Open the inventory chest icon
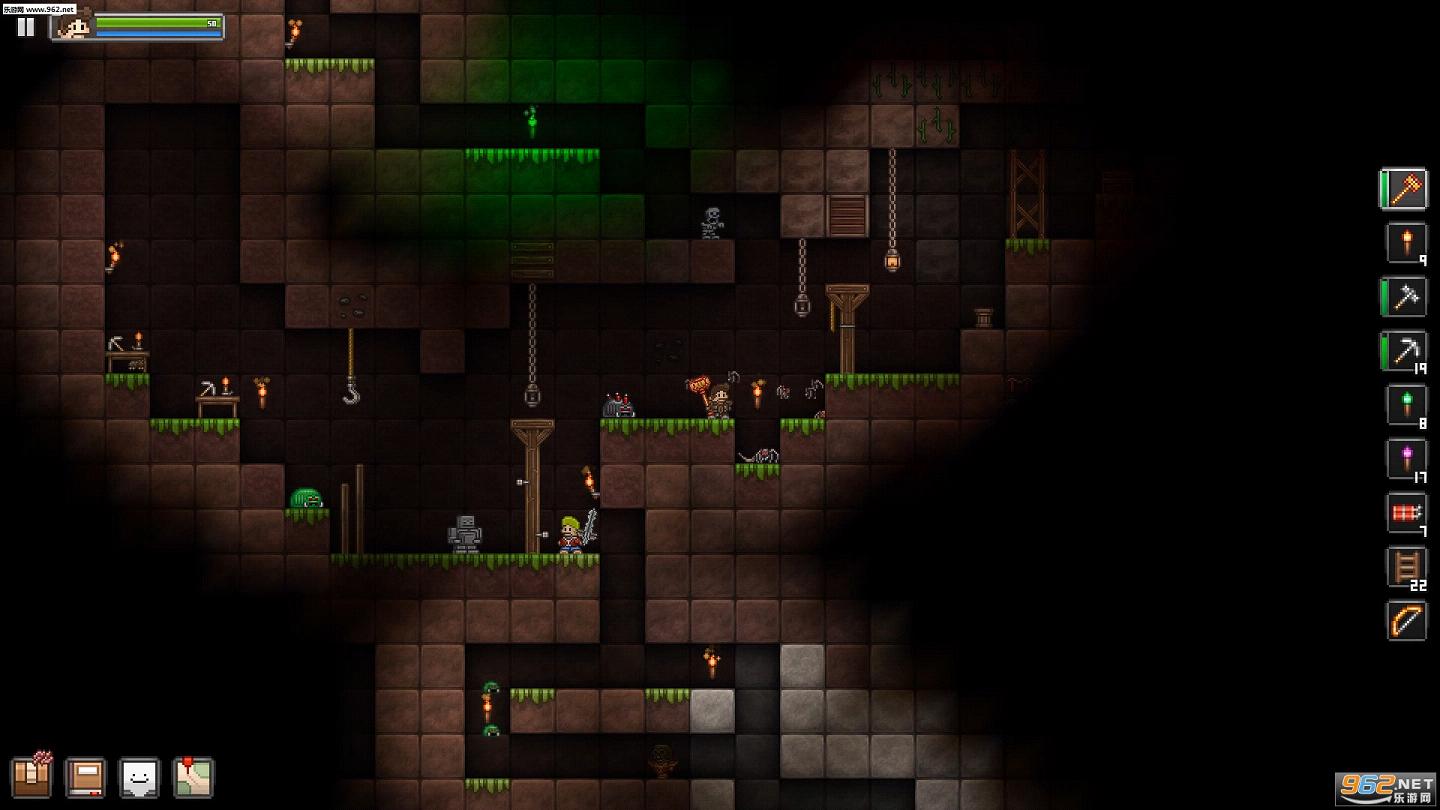Viewport: 1440px width, 810px height. tap(31, 776)
